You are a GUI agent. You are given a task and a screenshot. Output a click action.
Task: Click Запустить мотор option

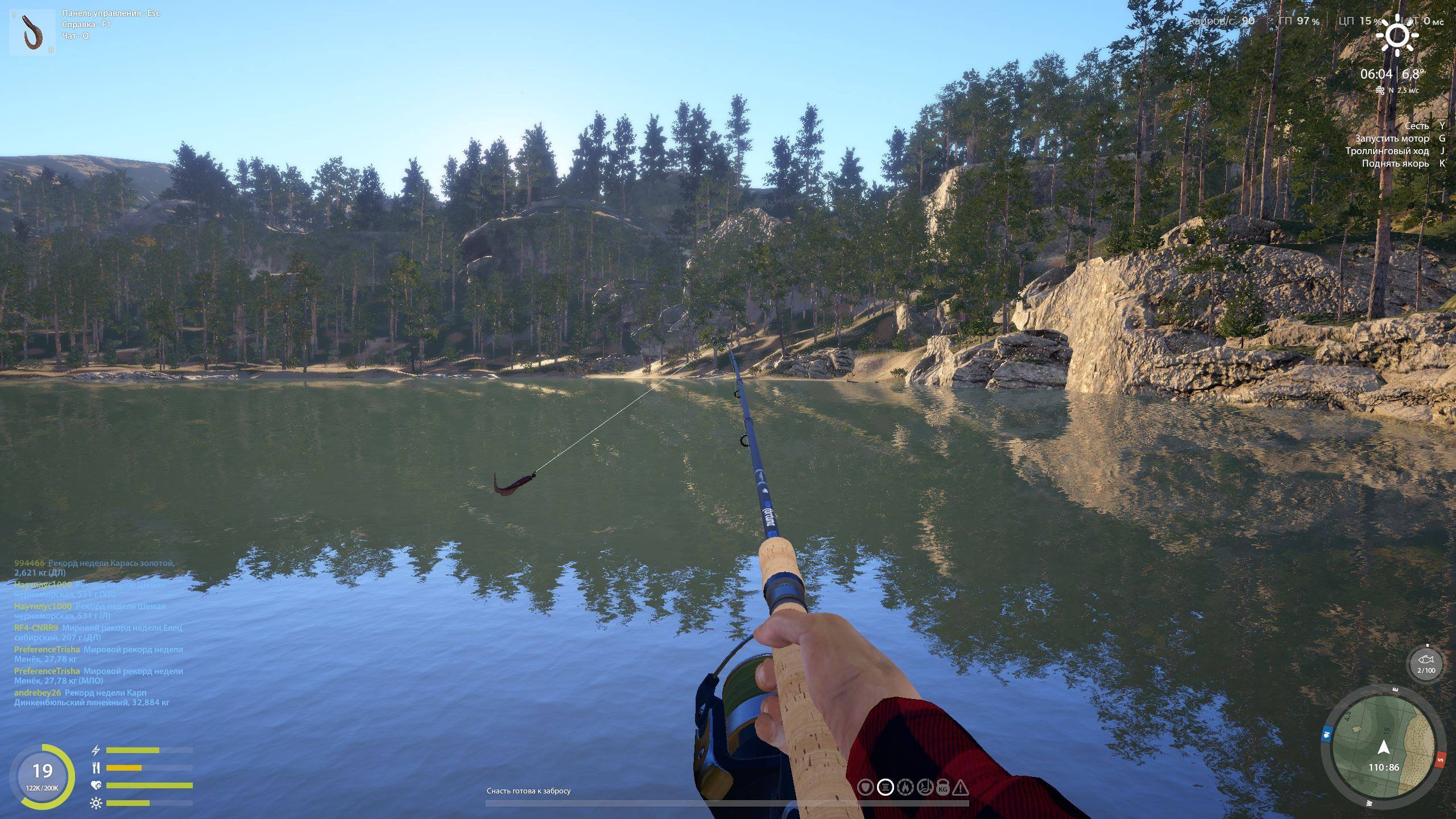pyautogui.click(x=1395, y=138)
